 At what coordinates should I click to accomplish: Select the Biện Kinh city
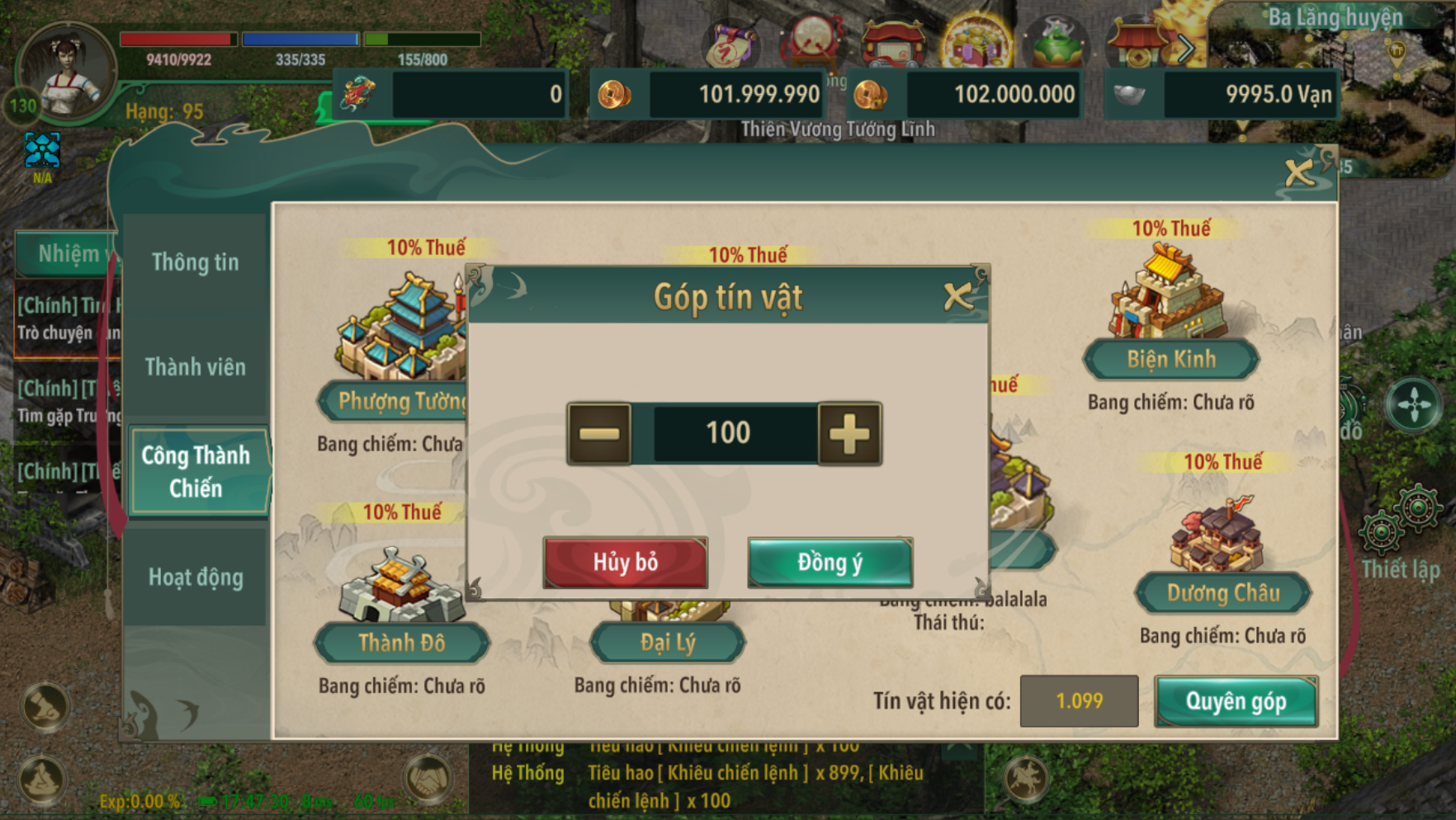click(x=1170, y=359)
